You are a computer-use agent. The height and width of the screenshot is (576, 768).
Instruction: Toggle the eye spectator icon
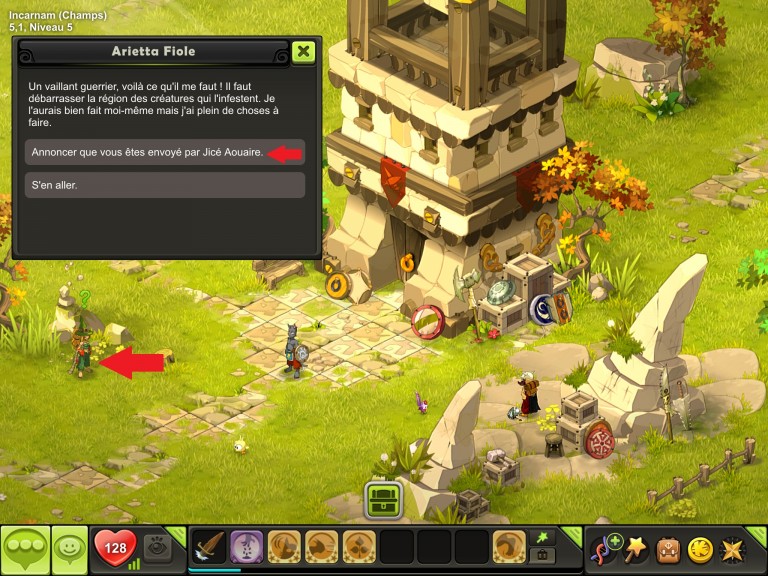point(157,548)
